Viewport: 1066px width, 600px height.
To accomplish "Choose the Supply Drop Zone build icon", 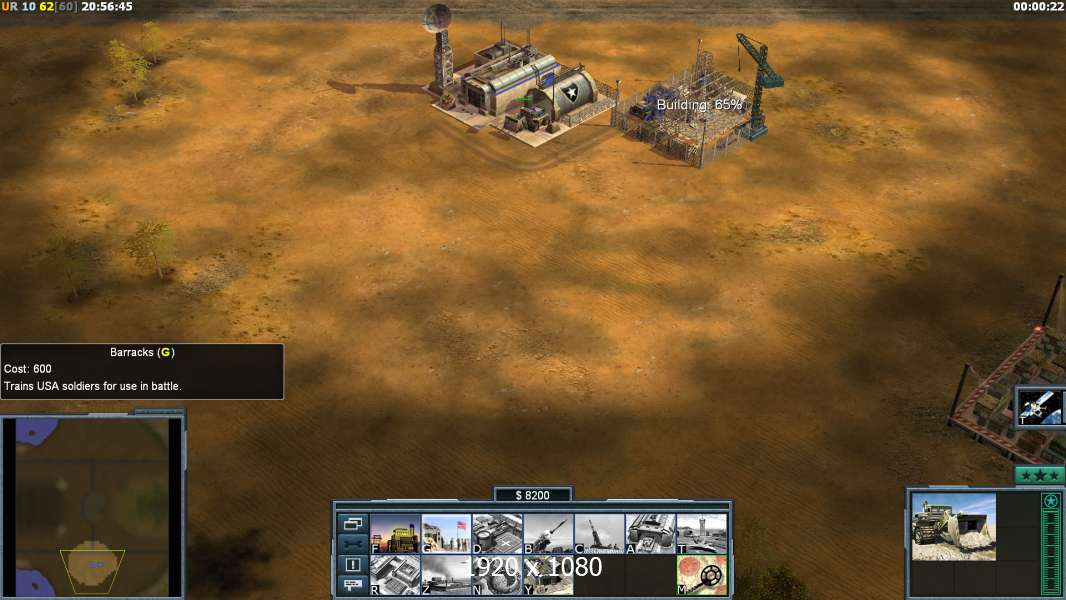I will coord(446,575).
